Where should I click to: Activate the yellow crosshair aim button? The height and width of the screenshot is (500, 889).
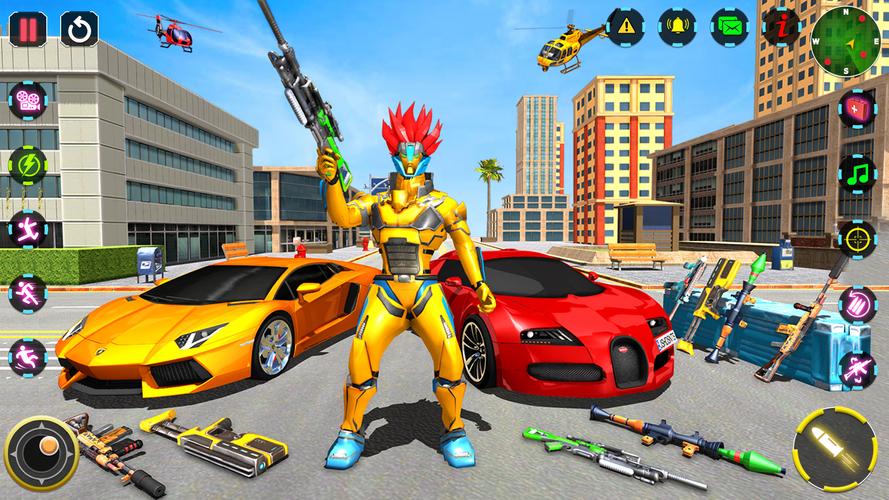(857, 239)
